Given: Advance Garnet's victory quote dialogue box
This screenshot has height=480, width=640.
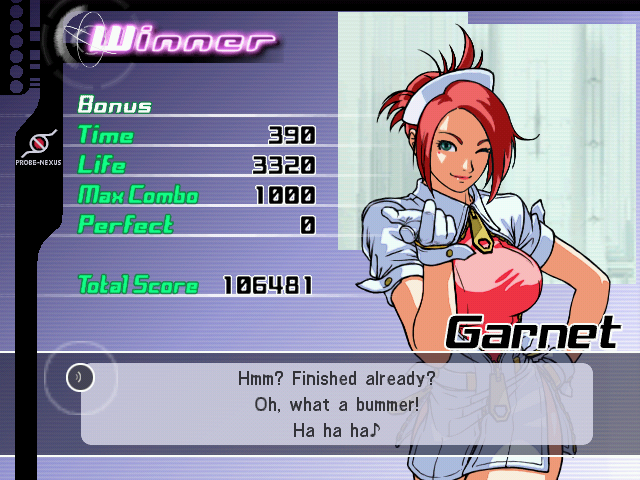Looking at the screenshot, I should pos(336,405).
